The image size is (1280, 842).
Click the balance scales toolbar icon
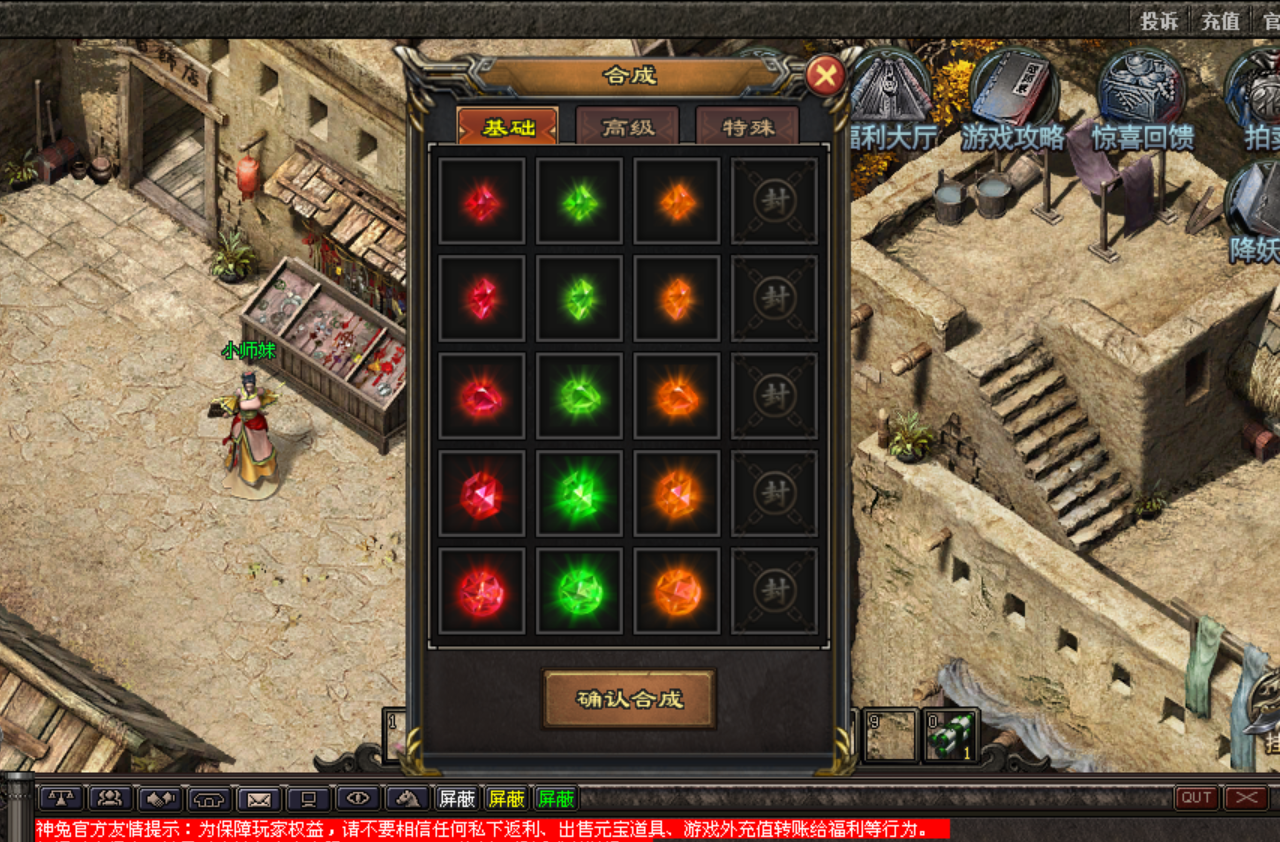point(62,799)
